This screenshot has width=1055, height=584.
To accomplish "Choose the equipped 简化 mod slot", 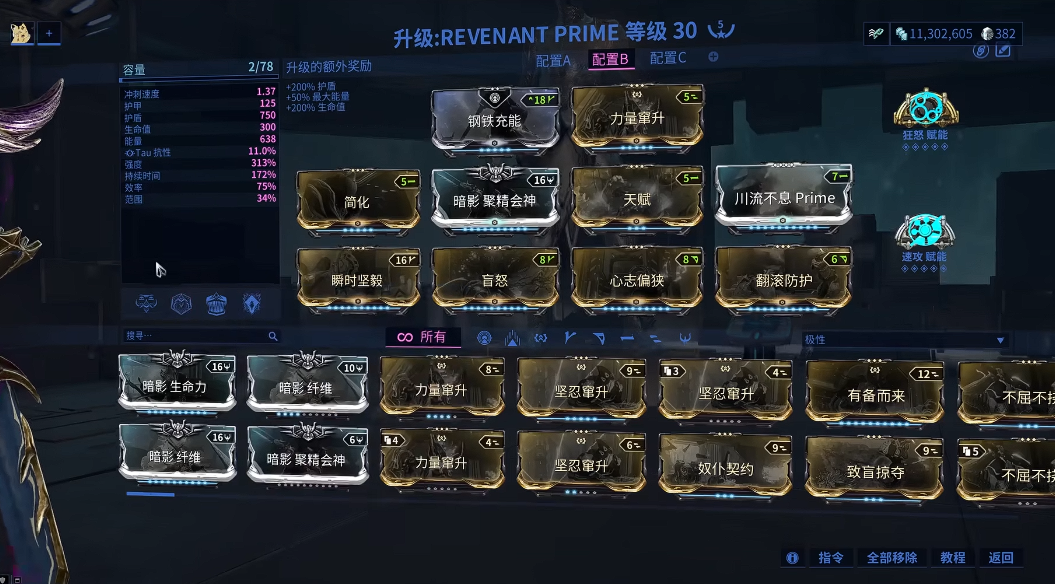I will 357,200.
